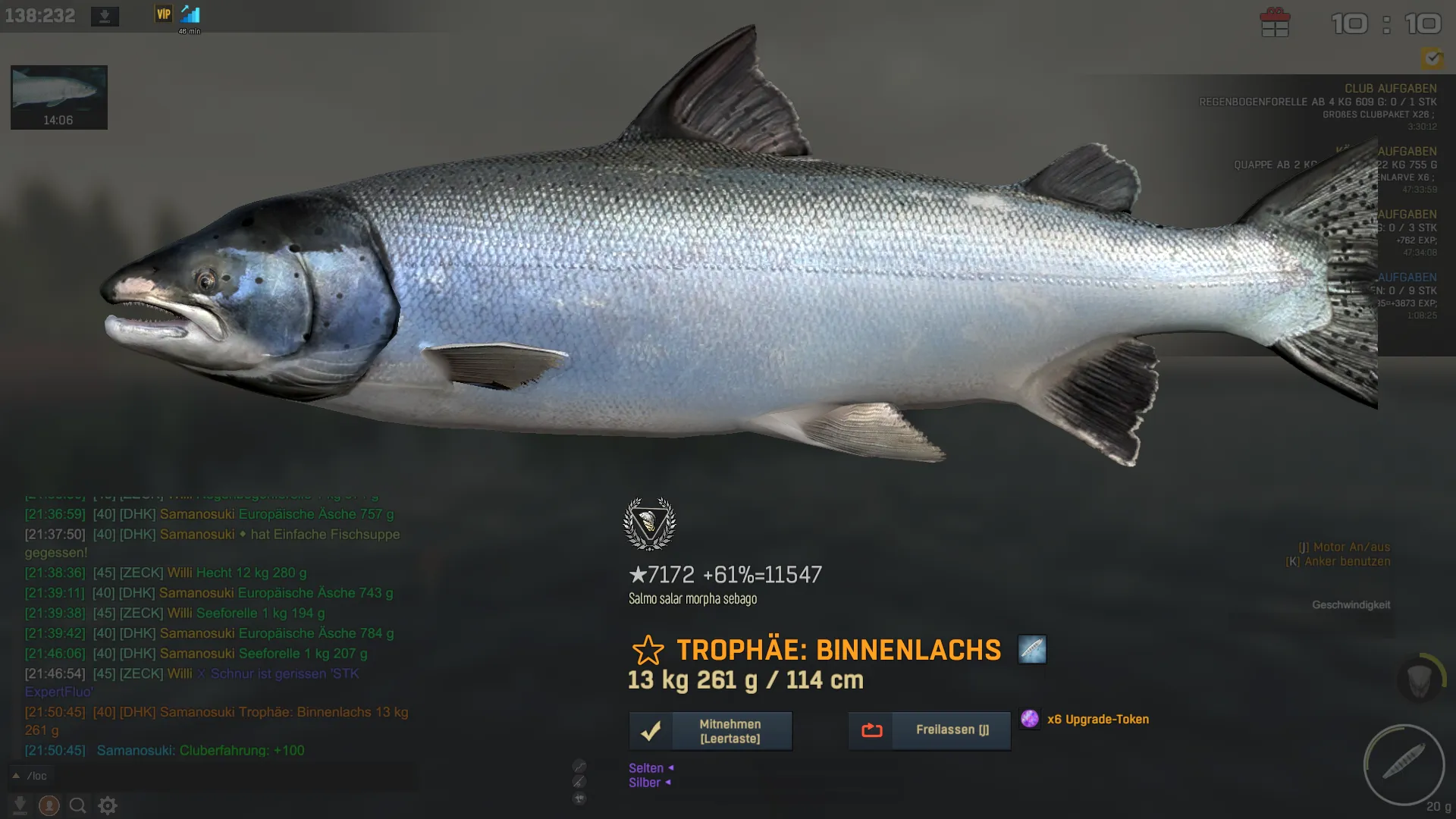The height and width of the screenshot is (819, 1456).
Task: Keep the fish with the Mitnehmen button
Action: (711, 731)
